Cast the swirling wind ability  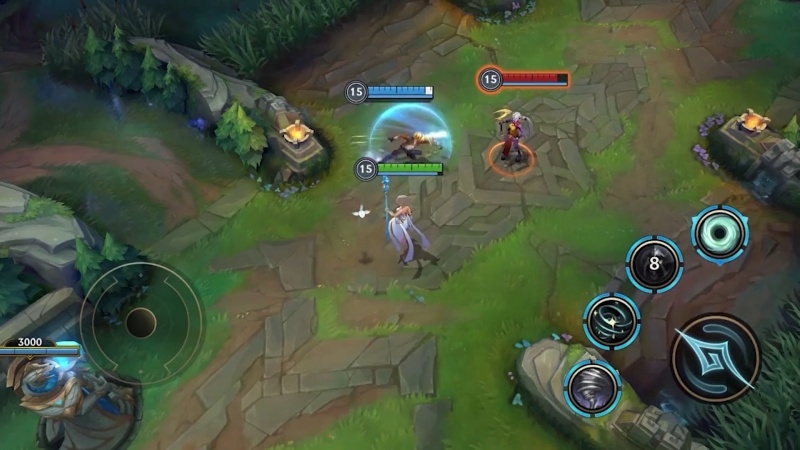click(611, 322)
